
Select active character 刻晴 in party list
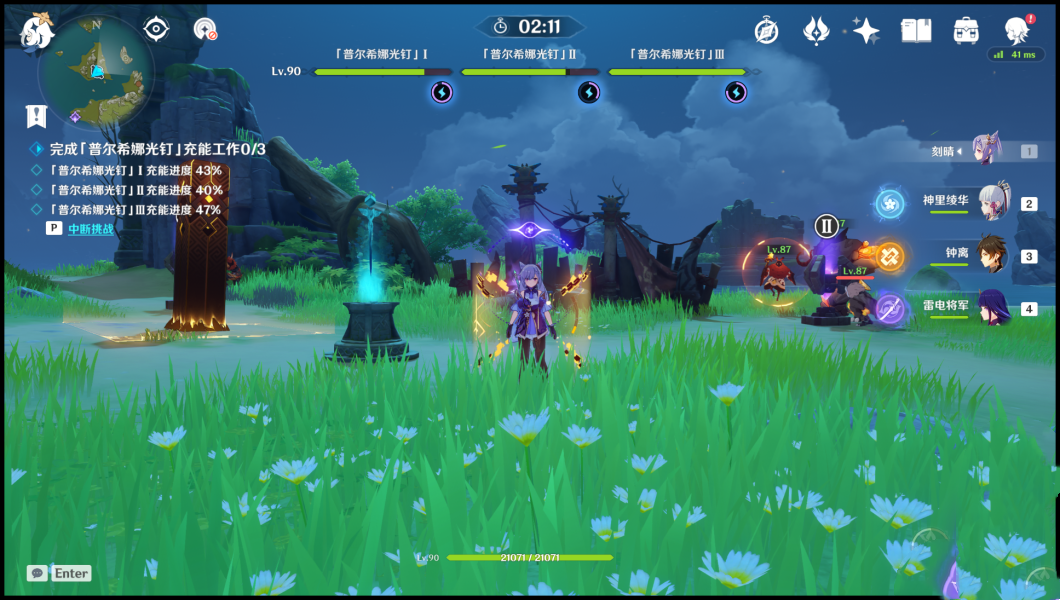click(988, 151)
